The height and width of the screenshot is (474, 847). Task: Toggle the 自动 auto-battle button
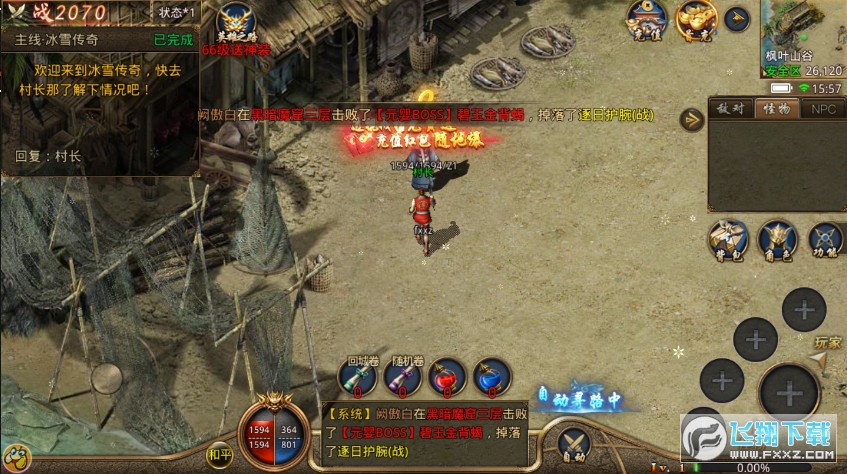coord(573,445)
